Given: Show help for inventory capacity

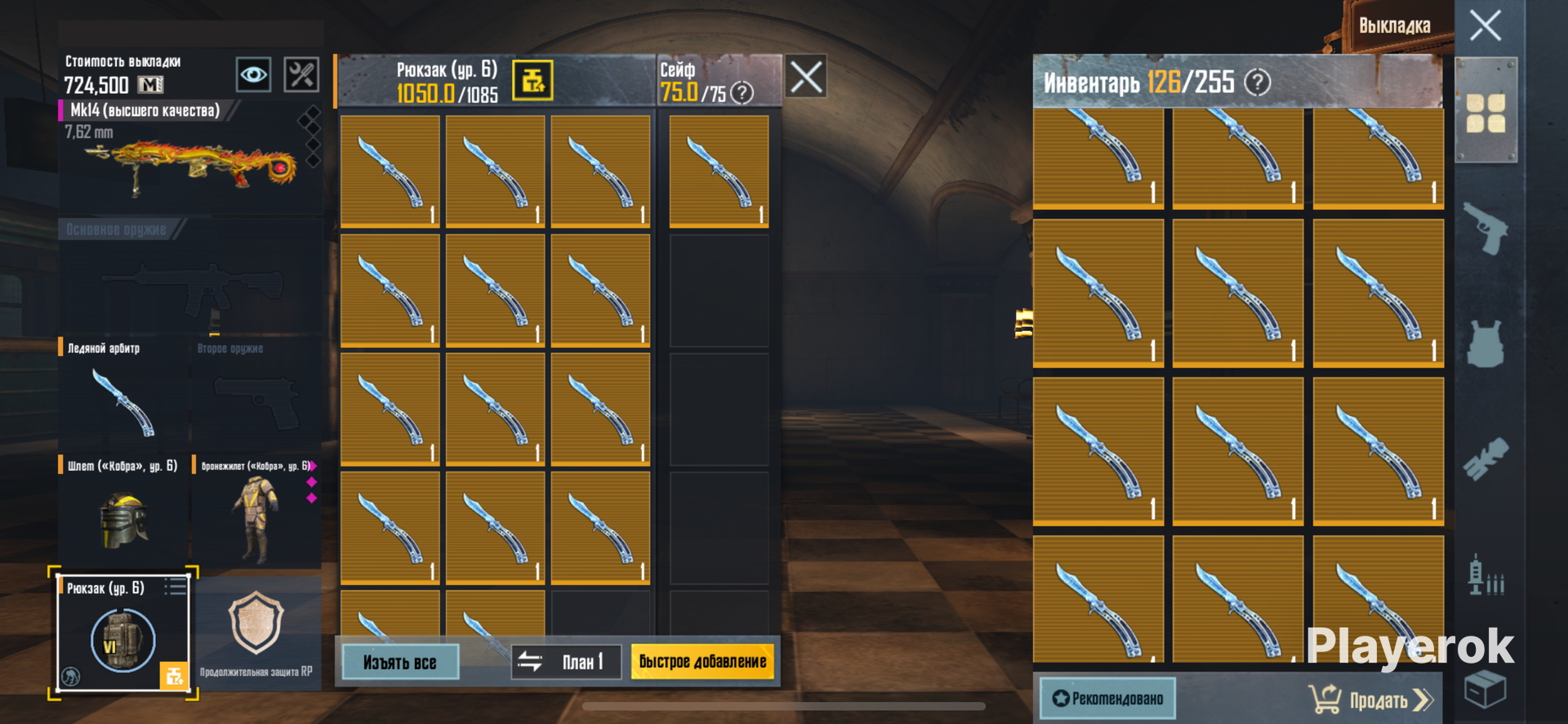Looking at the screenshot, I should (x=1257, y=83).
